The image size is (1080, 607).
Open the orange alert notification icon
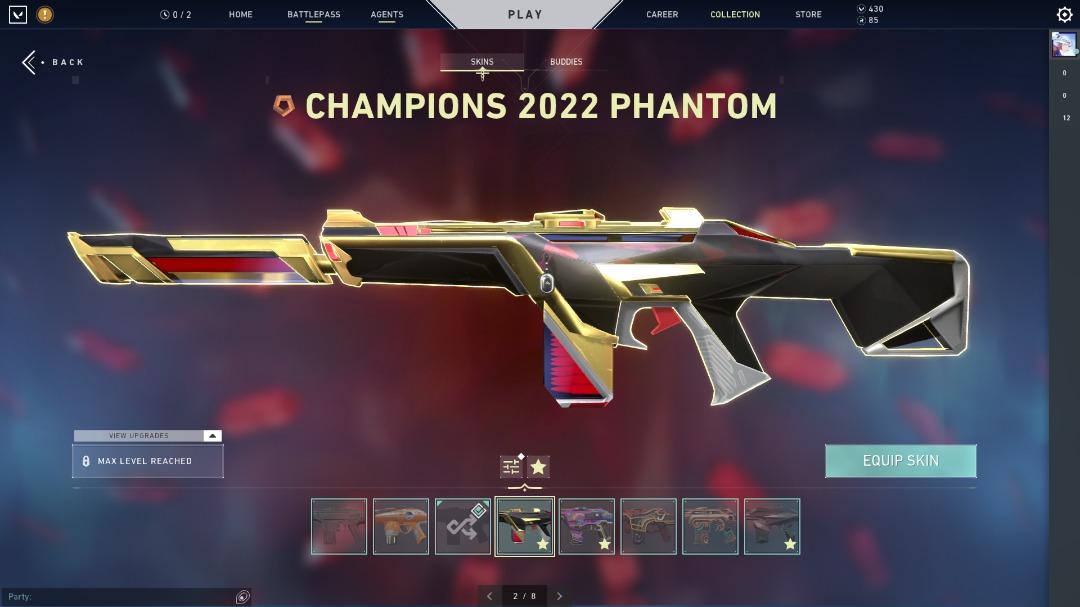(45, 15)
